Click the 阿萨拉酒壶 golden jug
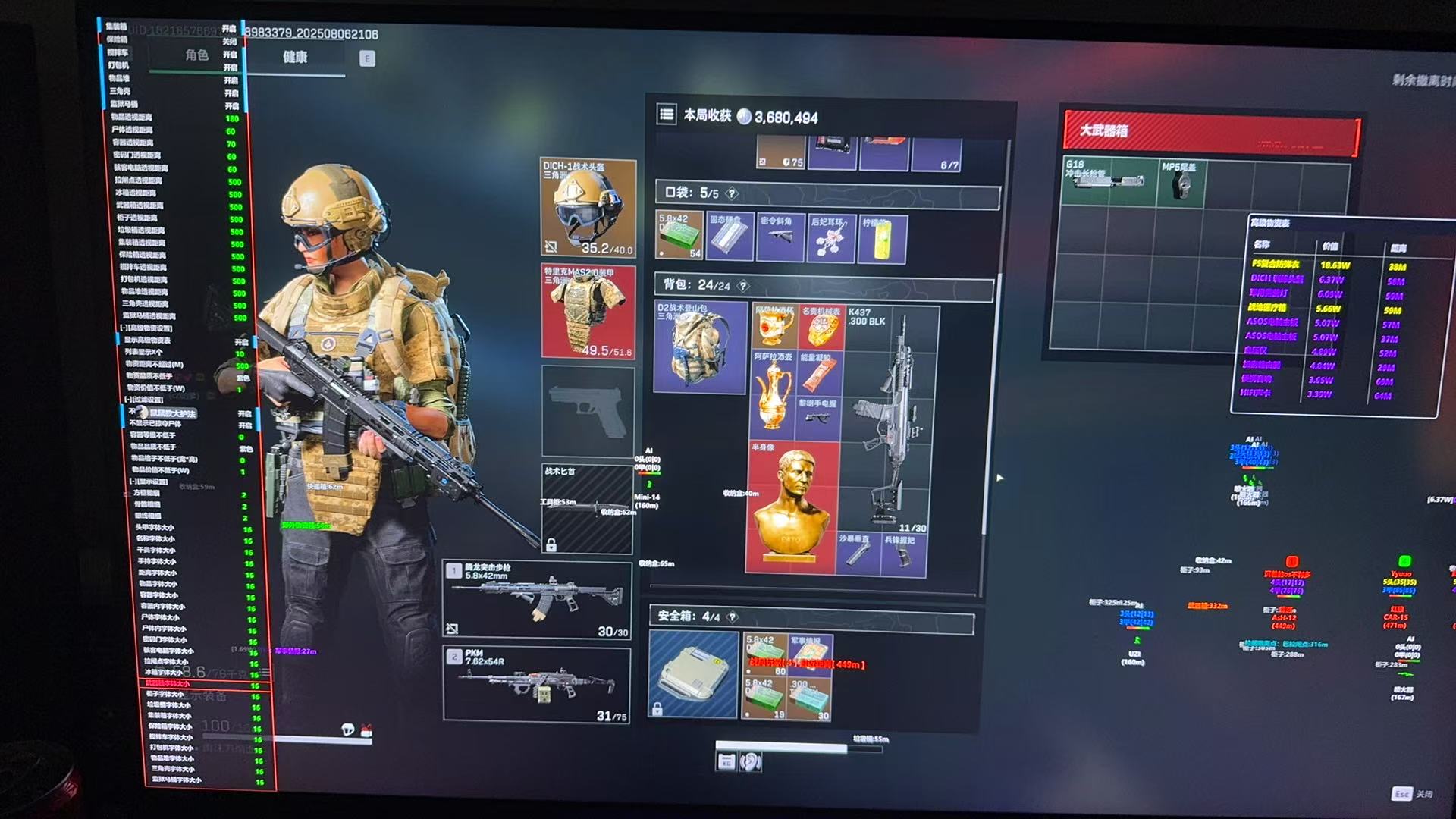Viewport: 1456px width, 819px height. click(x=773, y=394)
